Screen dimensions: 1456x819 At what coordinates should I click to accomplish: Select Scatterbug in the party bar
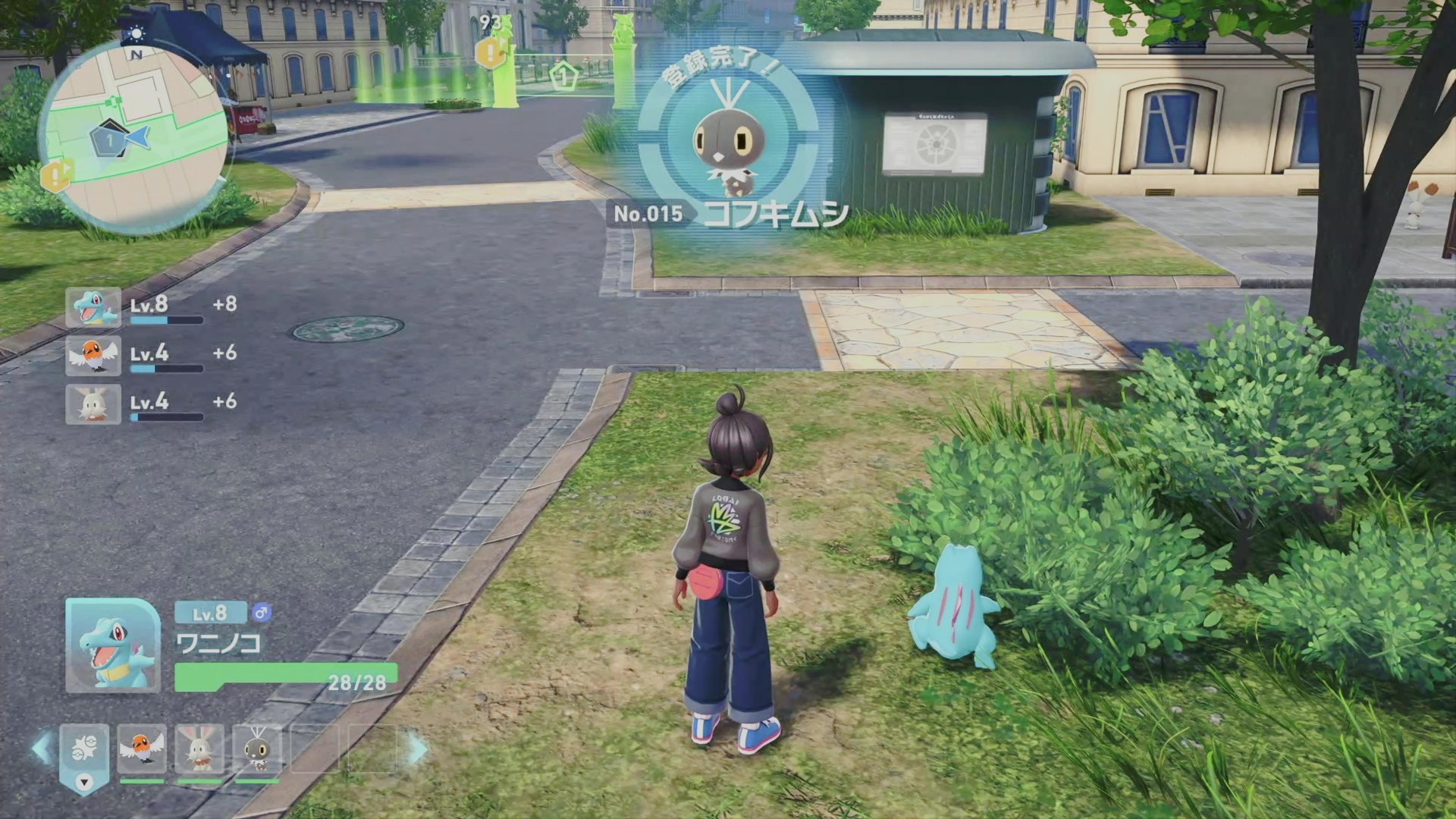click(257, 748)
